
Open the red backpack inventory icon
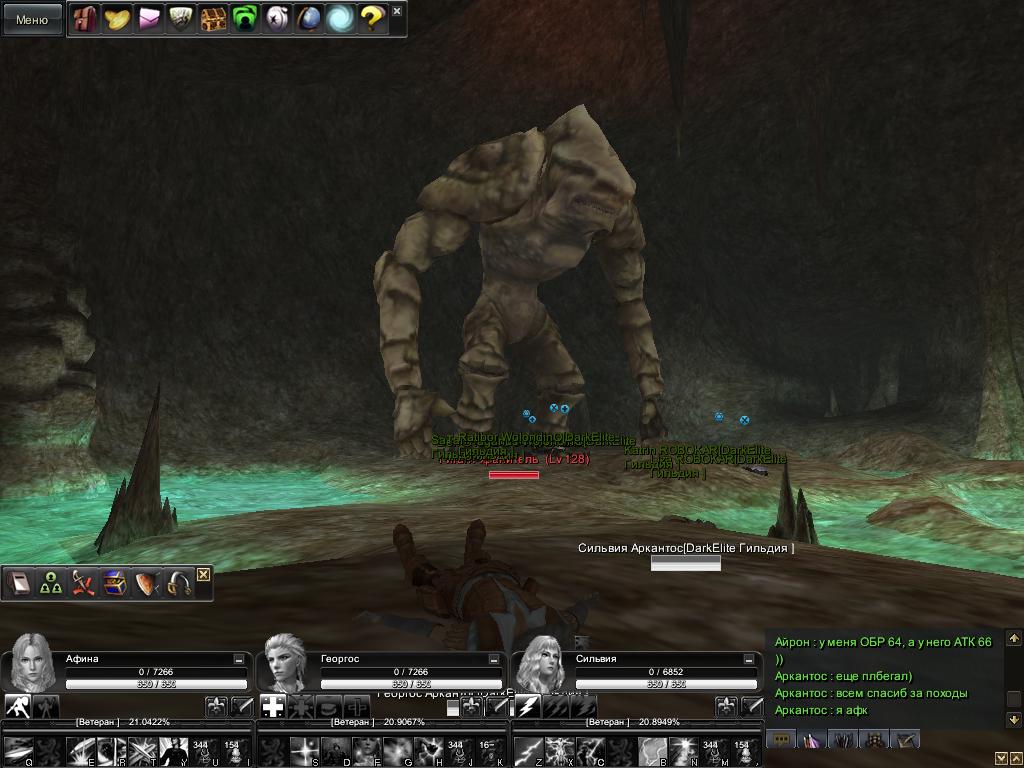point(85,19)
